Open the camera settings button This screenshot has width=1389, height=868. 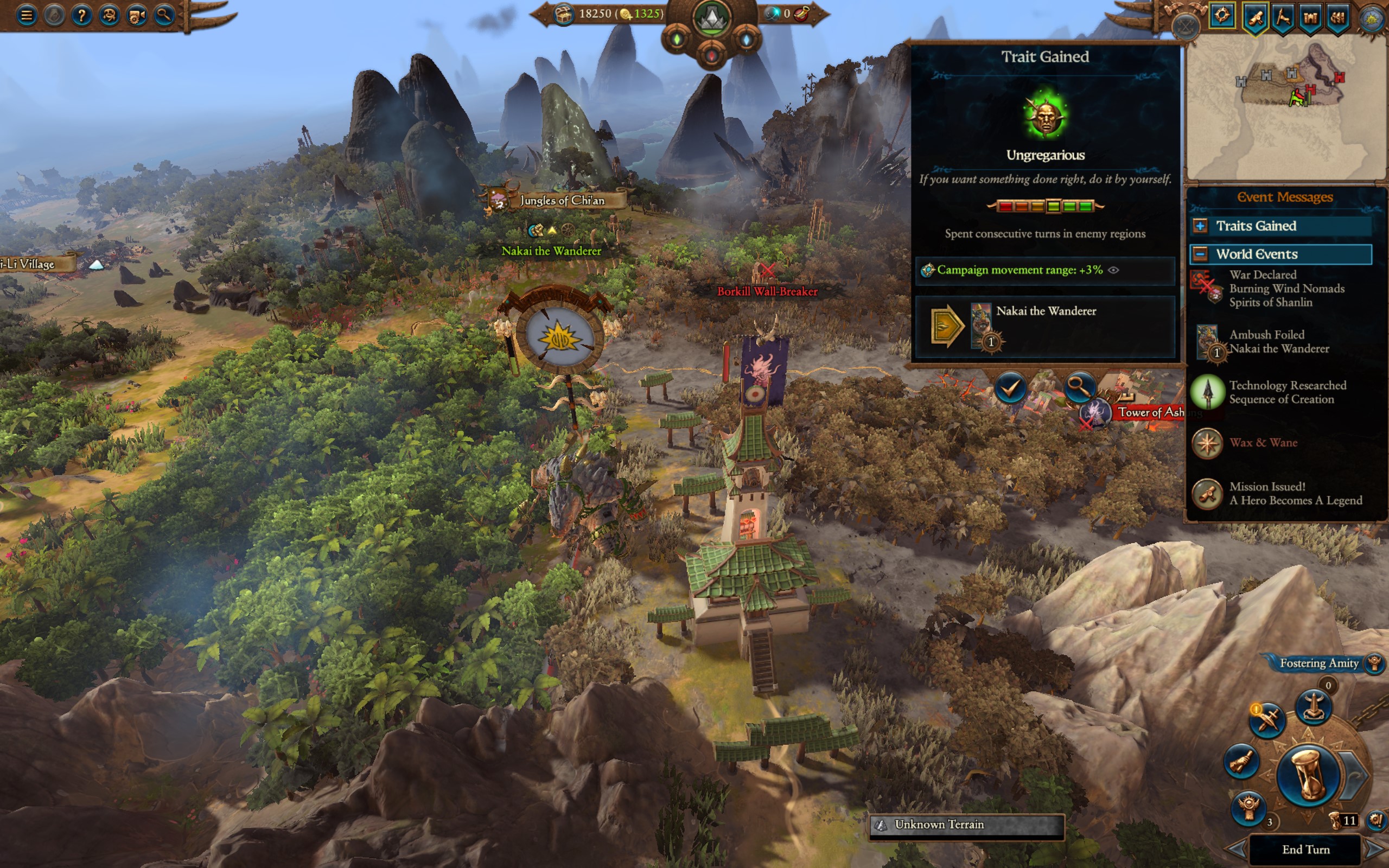[137, 15]
